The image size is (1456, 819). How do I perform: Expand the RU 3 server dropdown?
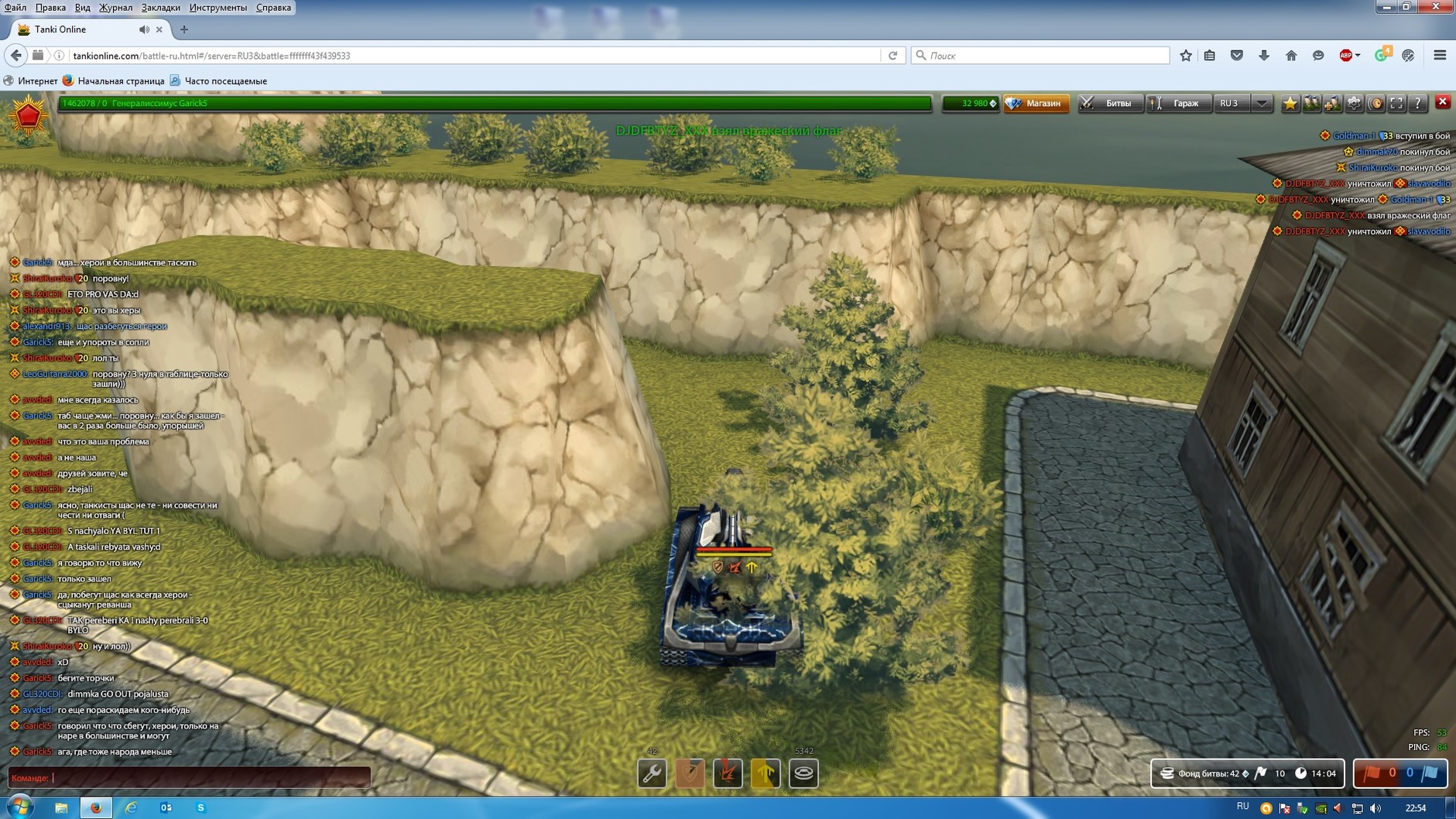point(1262,103)
